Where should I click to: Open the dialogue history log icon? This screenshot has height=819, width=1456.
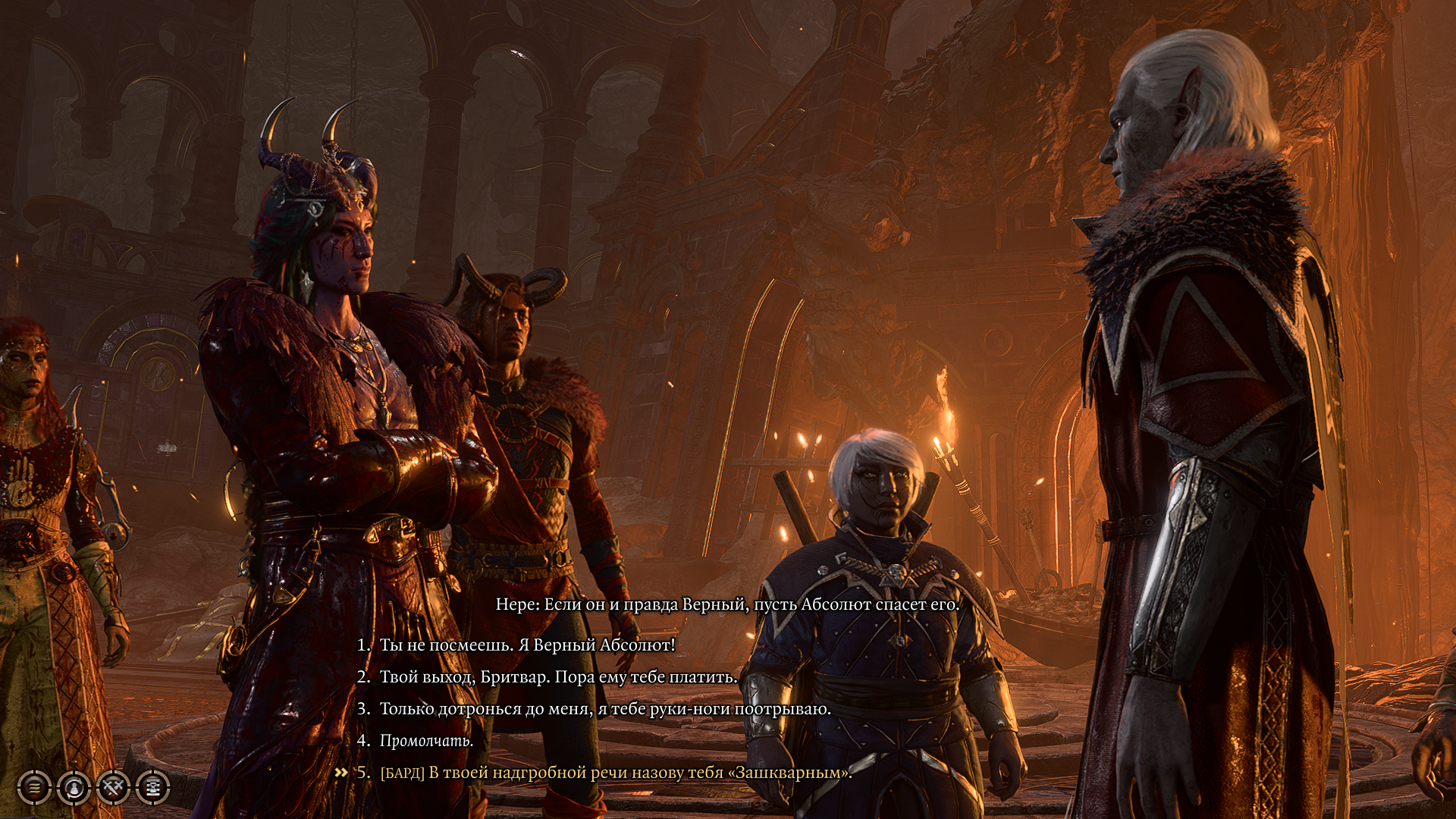click(34, 788)
